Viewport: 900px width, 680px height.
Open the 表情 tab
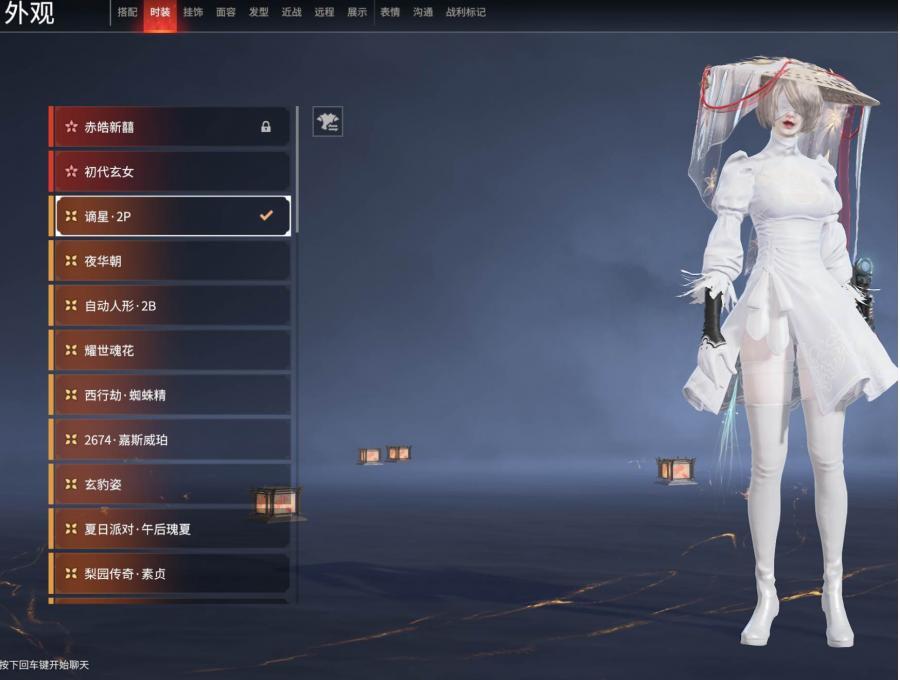click(x=390, y=12)
